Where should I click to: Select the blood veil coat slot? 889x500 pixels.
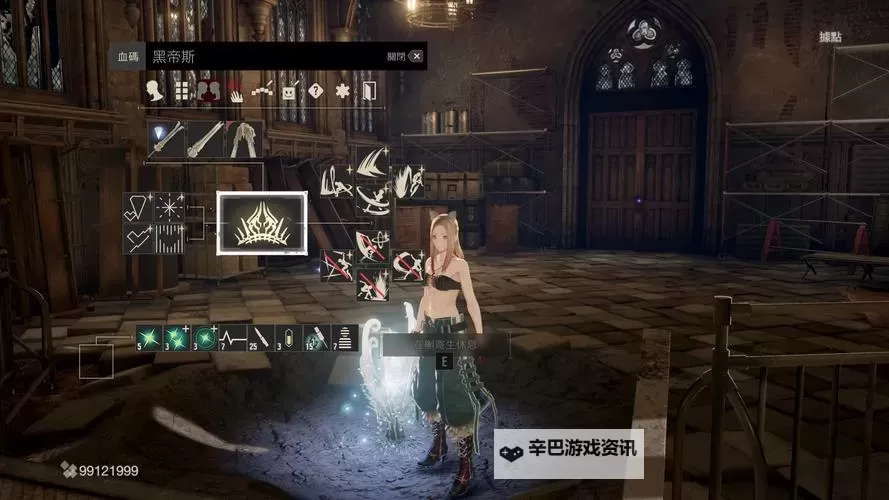[x=245, y=139]
